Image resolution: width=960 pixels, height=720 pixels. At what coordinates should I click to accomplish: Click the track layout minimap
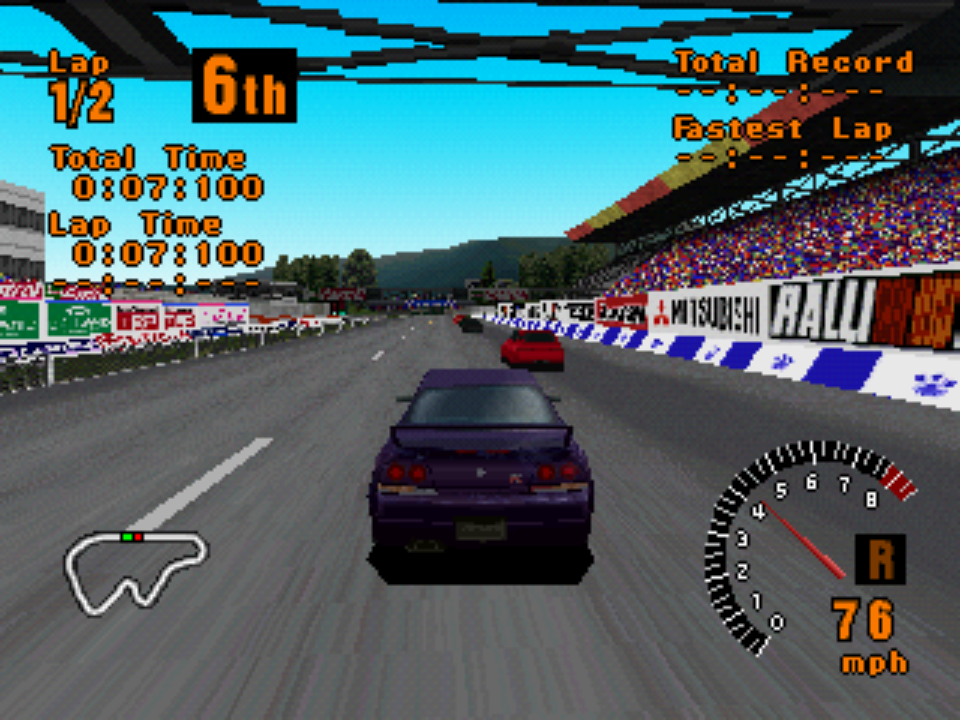pos(135,570)
